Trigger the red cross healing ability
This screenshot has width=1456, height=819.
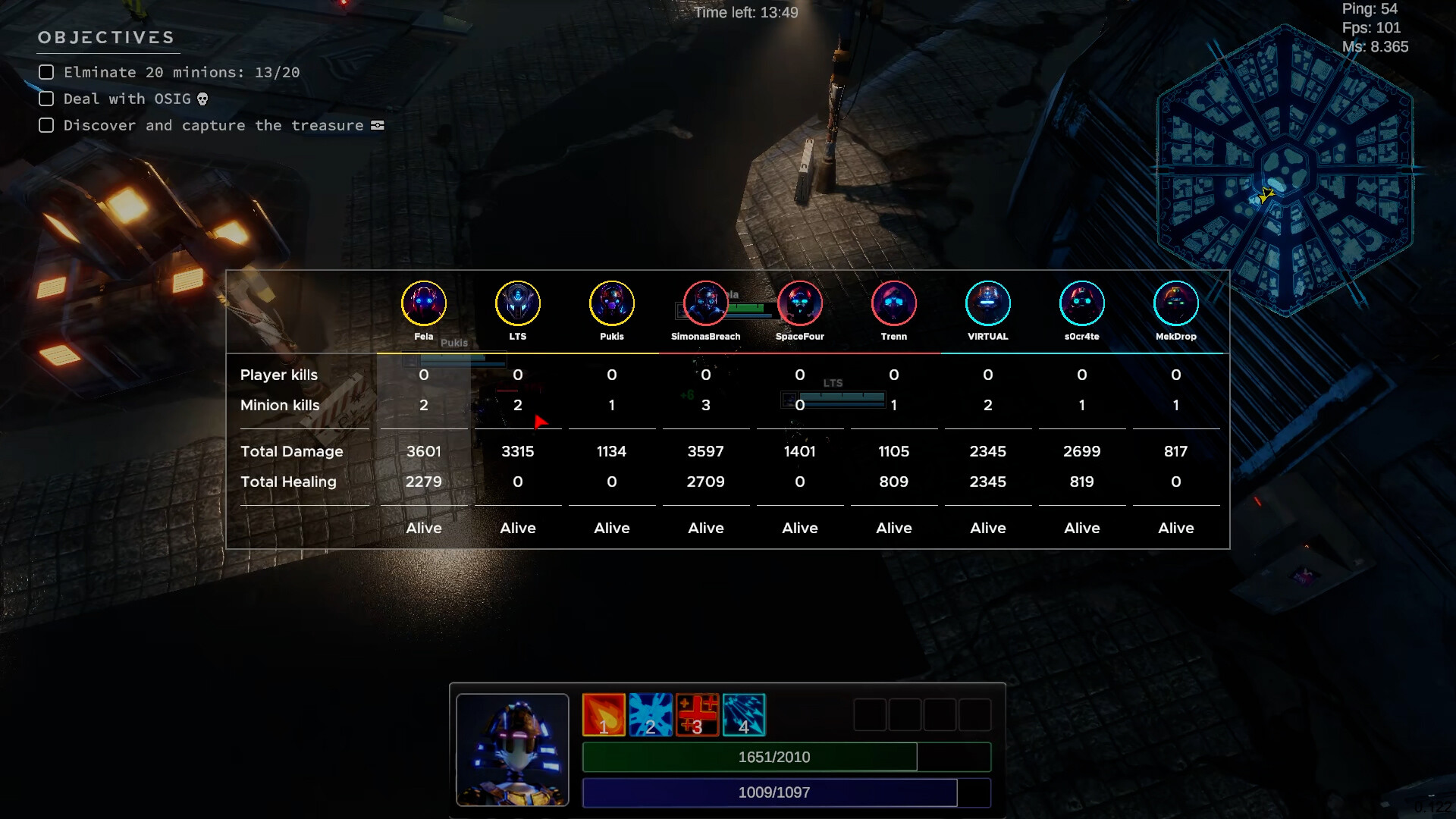697,714
